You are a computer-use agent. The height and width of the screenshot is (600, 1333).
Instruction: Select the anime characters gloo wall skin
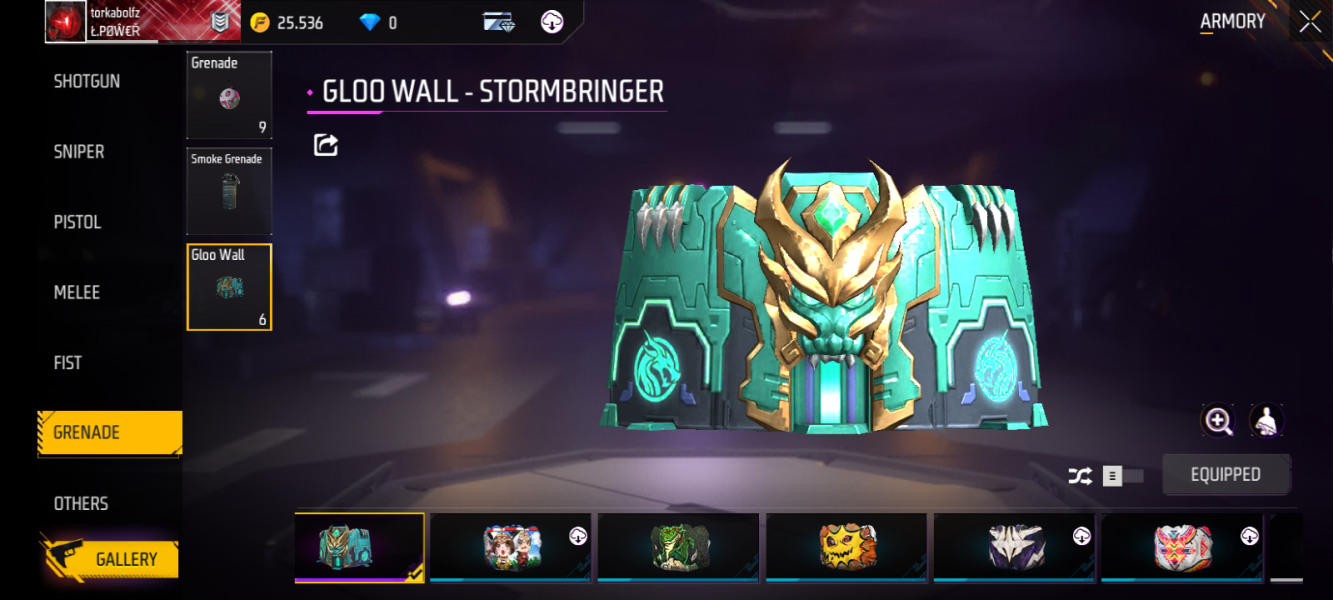tap(511, 547)
